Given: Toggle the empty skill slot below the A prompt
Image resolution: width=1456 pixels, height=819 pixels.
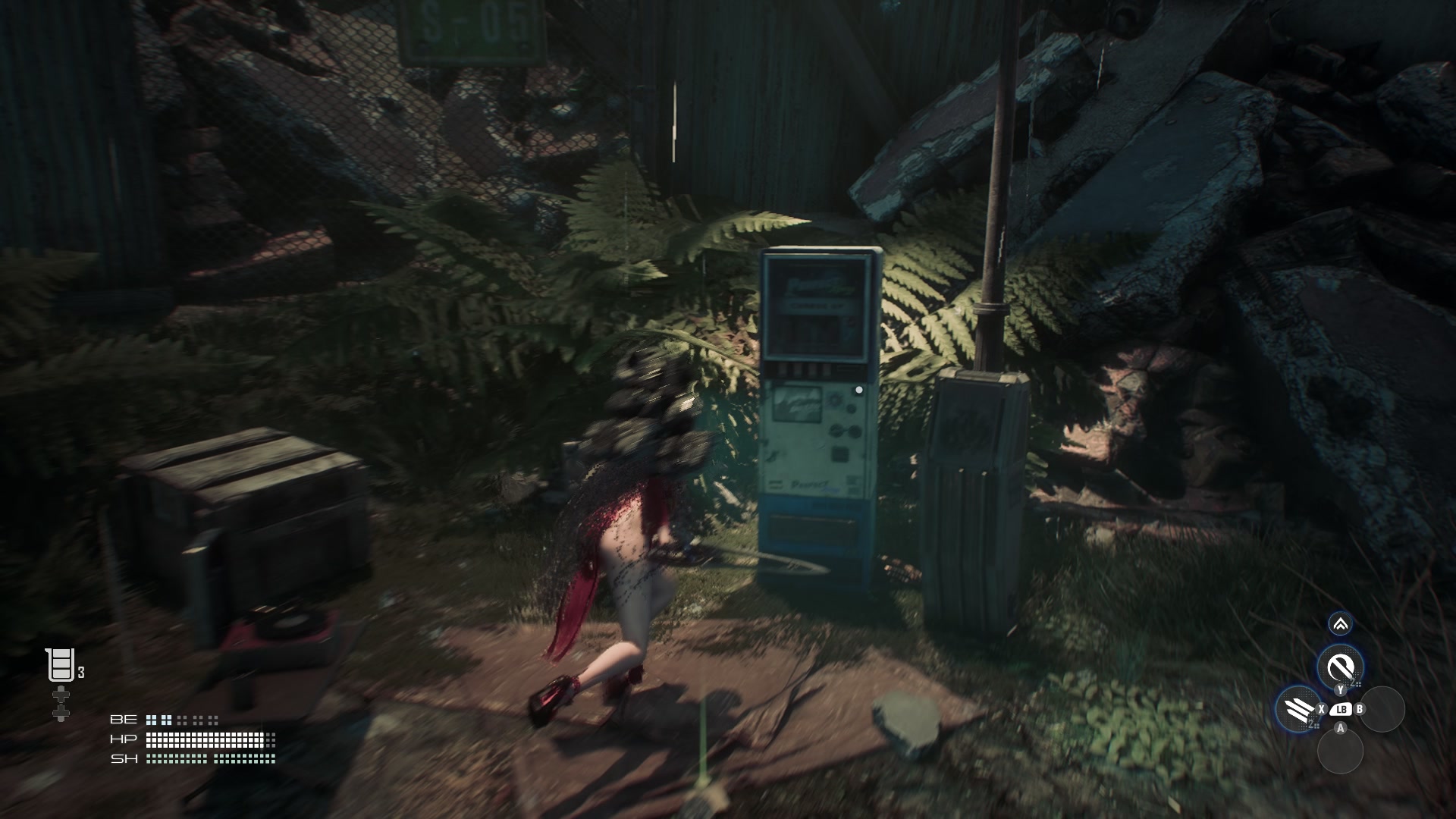Looking at the screenshot, I should click(x=1341, y=751).
